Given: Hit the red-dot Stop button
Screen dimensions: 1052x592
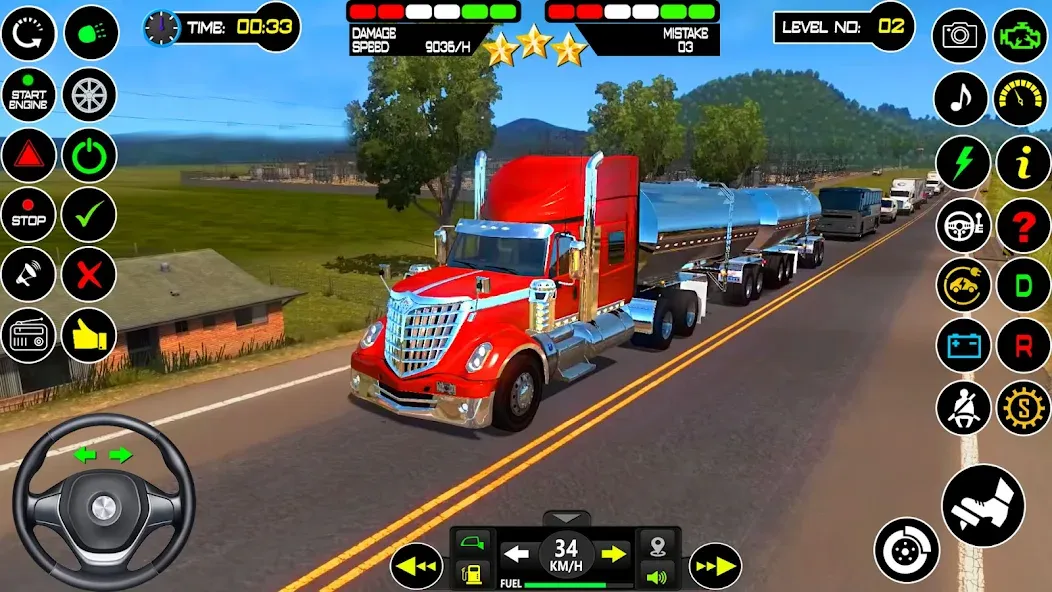Looking at the screenshot, I should 28,215.
